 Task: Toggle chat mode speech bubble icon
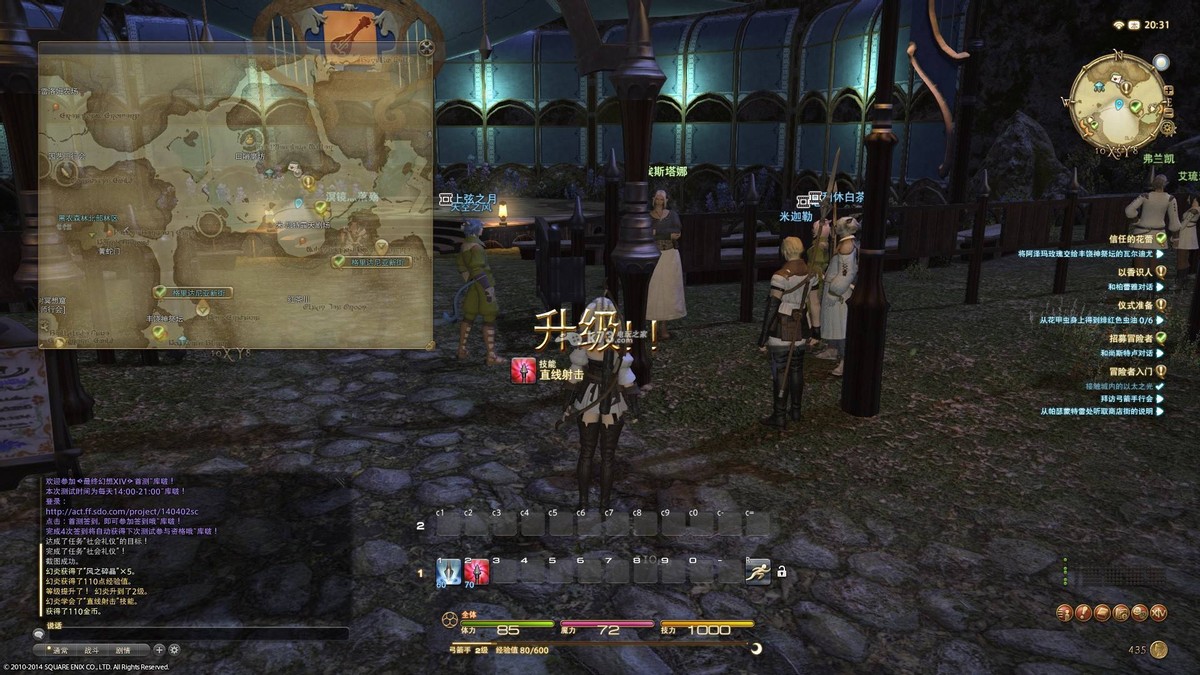[39, 634]
